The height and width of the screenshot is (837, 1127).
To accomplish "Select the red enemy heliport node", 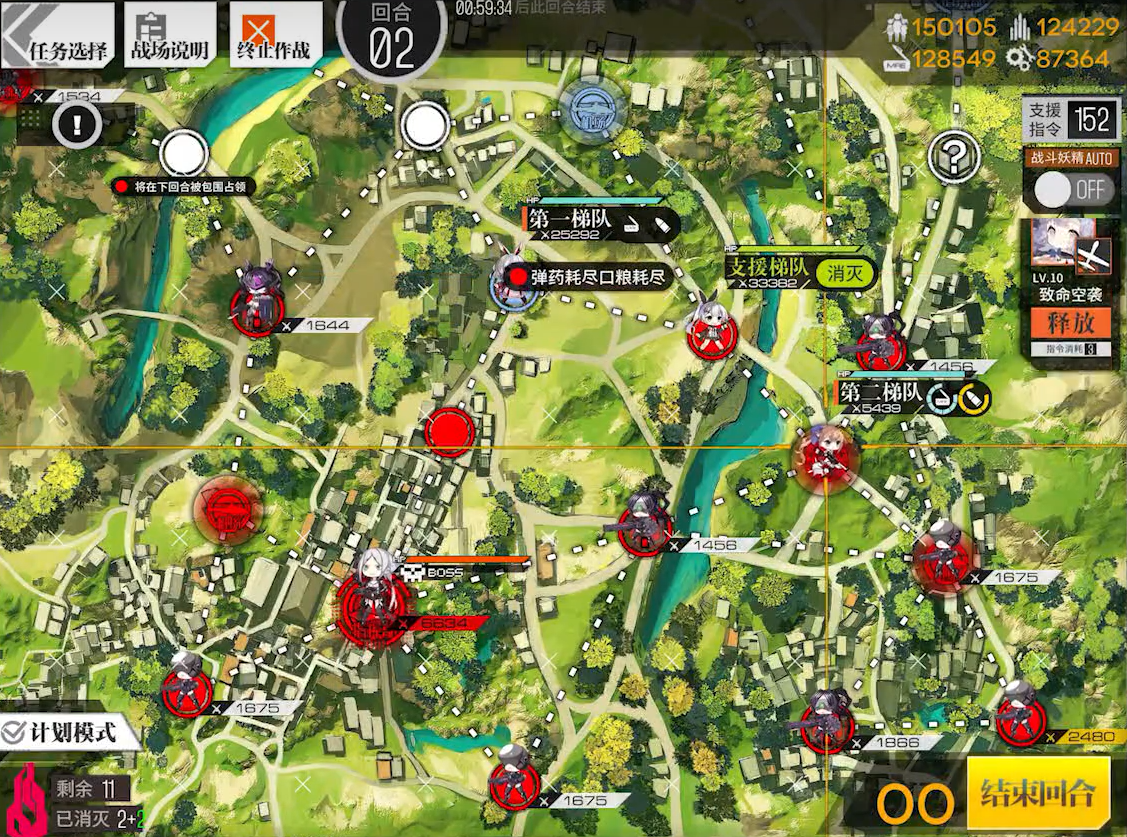I will 228,508.
